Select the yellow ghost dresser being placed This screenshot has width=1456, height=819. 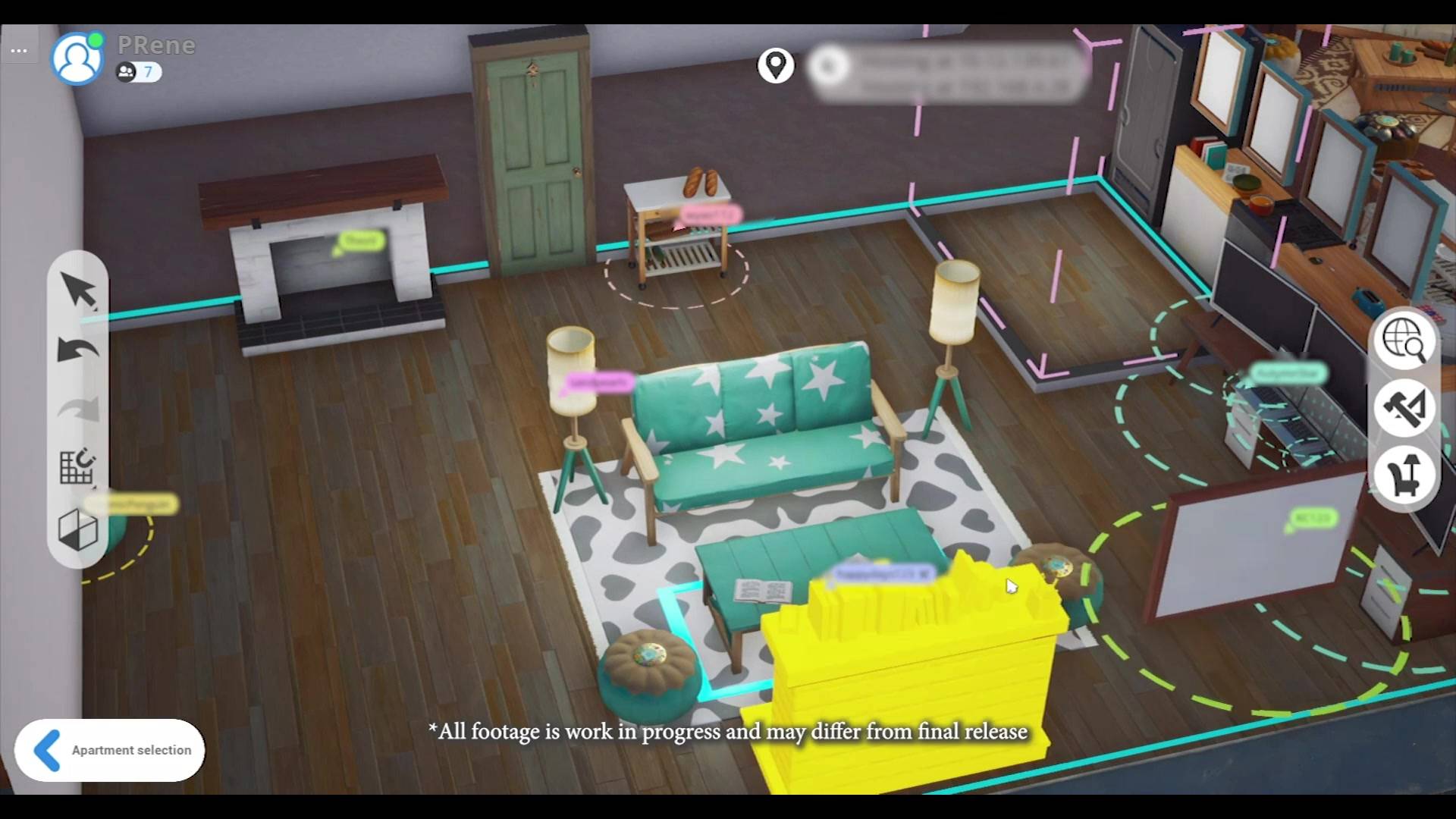tap(910, 667)
